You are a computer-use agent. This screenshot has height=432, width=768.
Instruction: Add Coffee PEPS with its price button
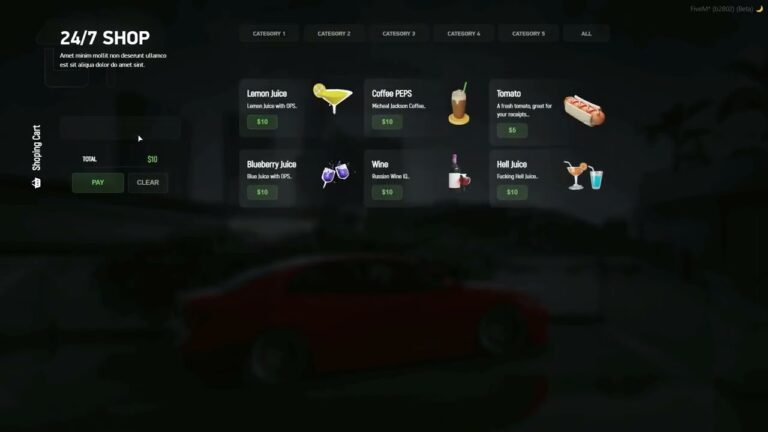(x=387, y=122)
